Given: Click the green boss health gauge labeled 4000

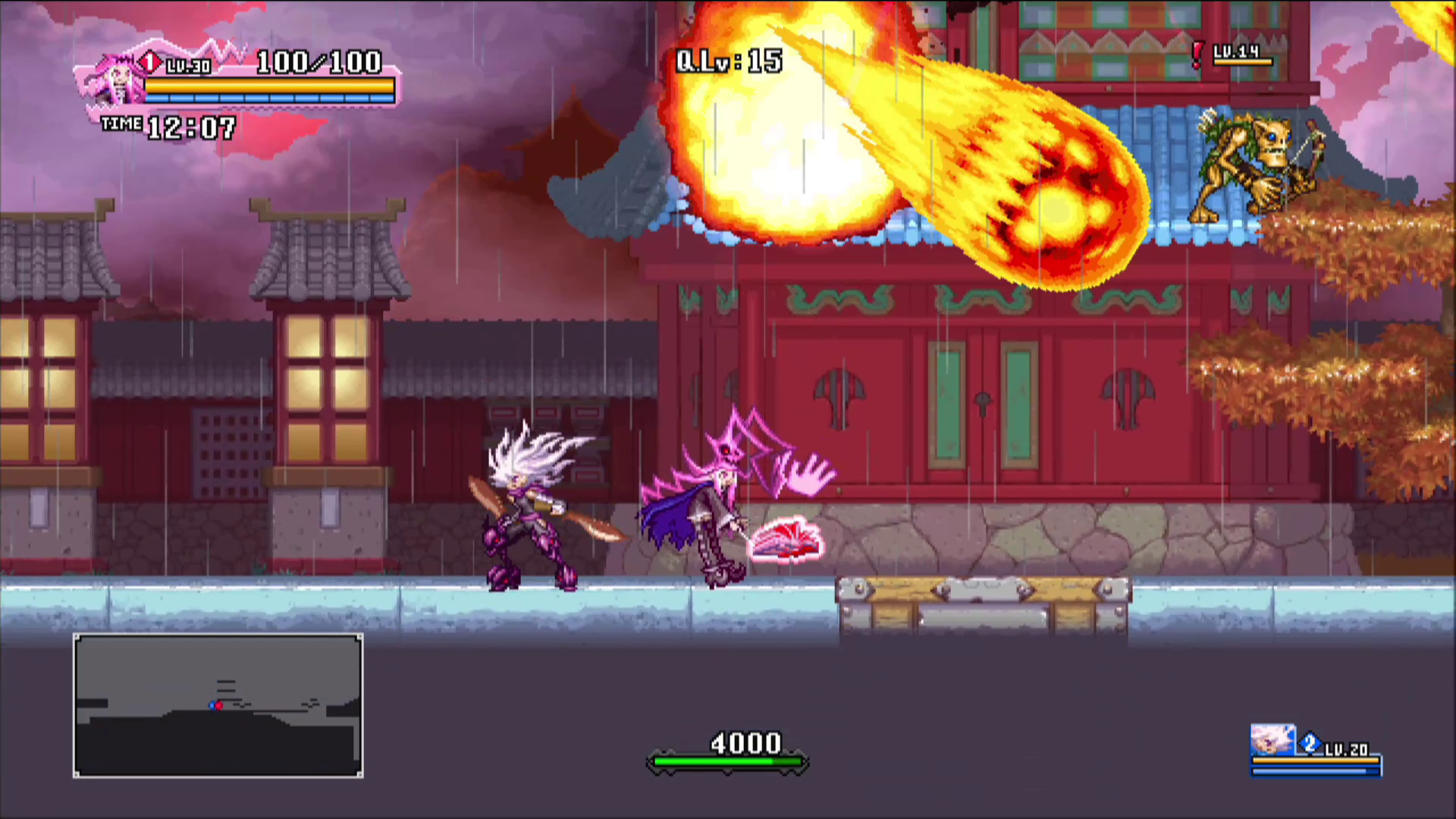Looking at the screenshot, I should pyautogui.click(x=728, y=762).
